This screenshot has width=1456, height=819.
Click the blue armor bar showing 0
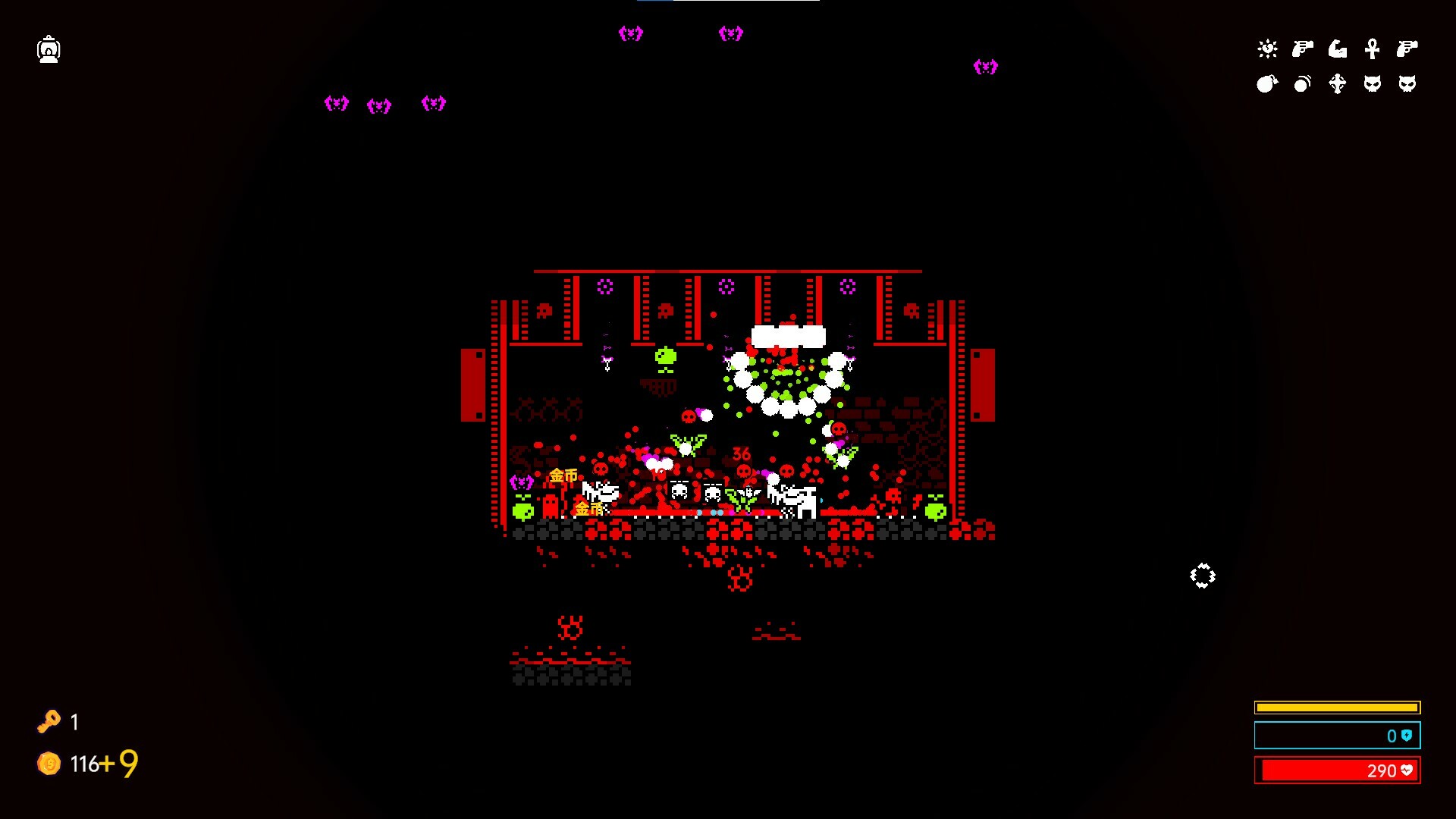[x=1337, y=735]
